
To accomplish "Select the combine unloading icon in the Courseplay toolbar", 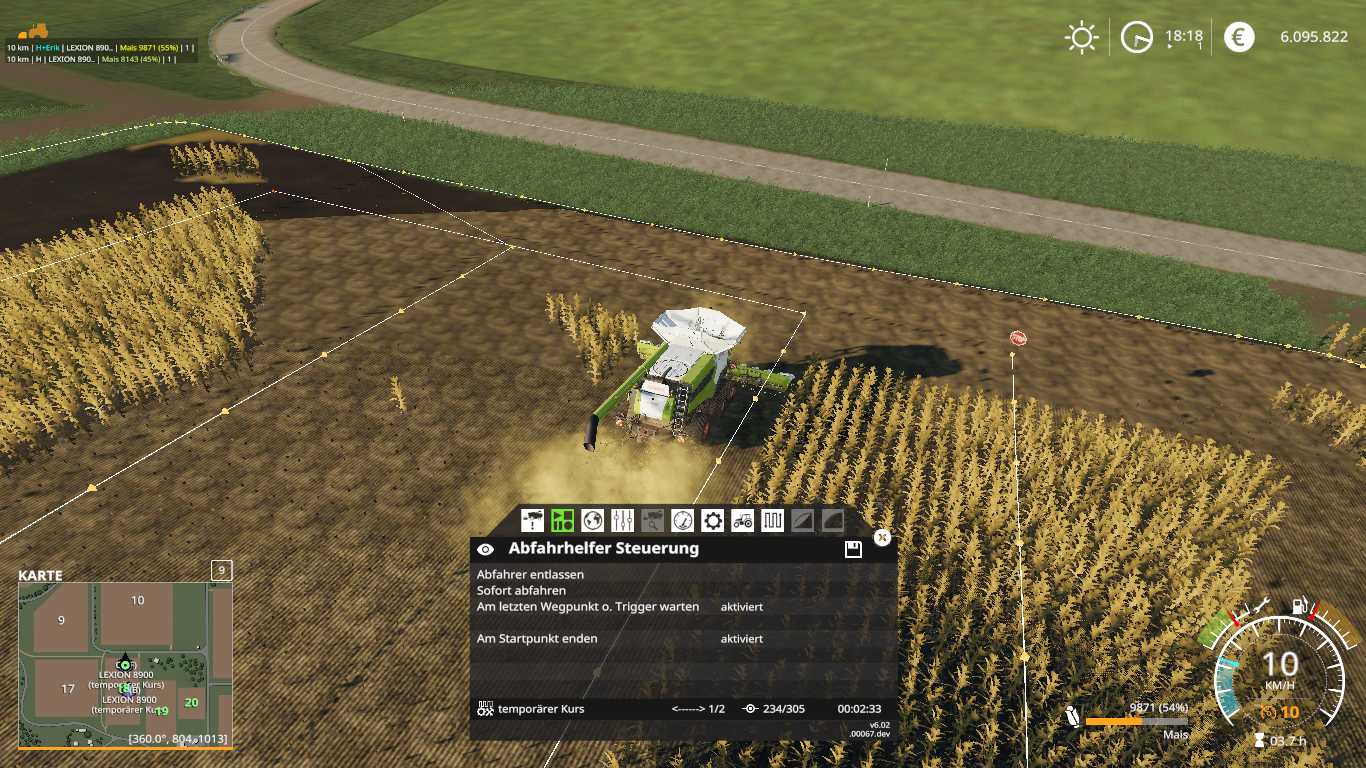I will [531, 520].
